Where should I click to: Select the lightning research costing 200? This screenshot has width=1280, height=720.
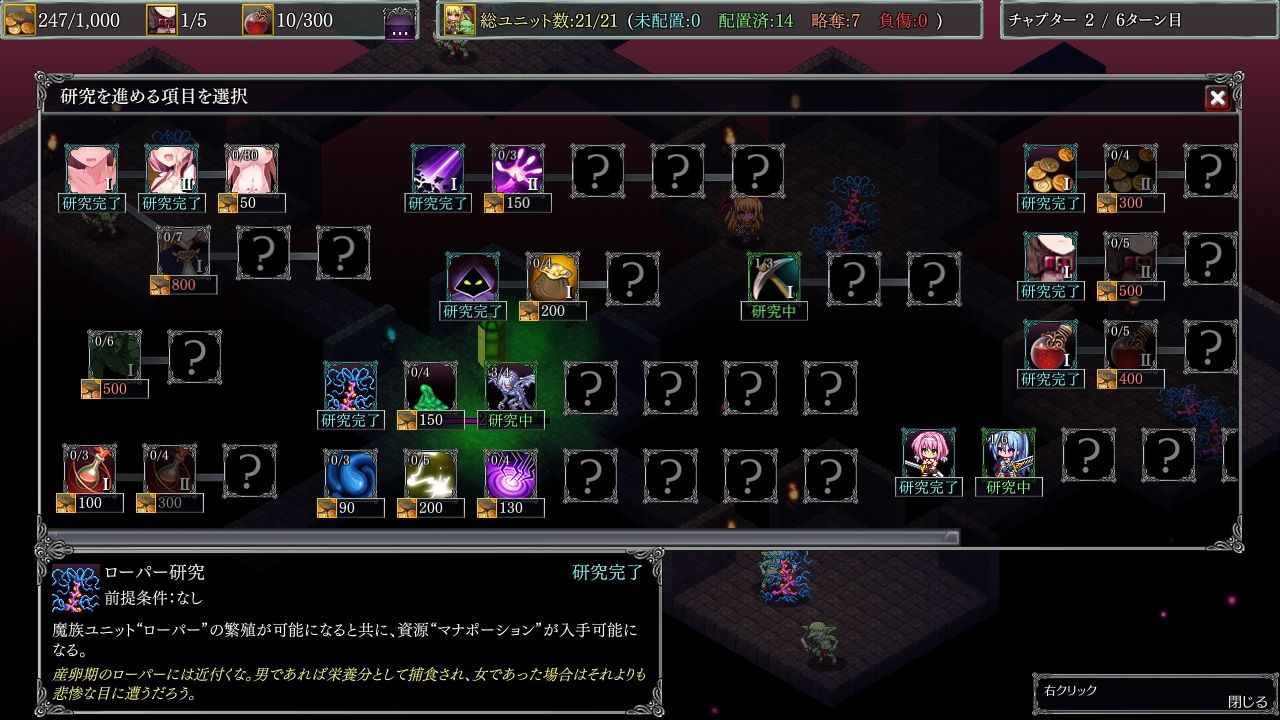click(428, 470)
